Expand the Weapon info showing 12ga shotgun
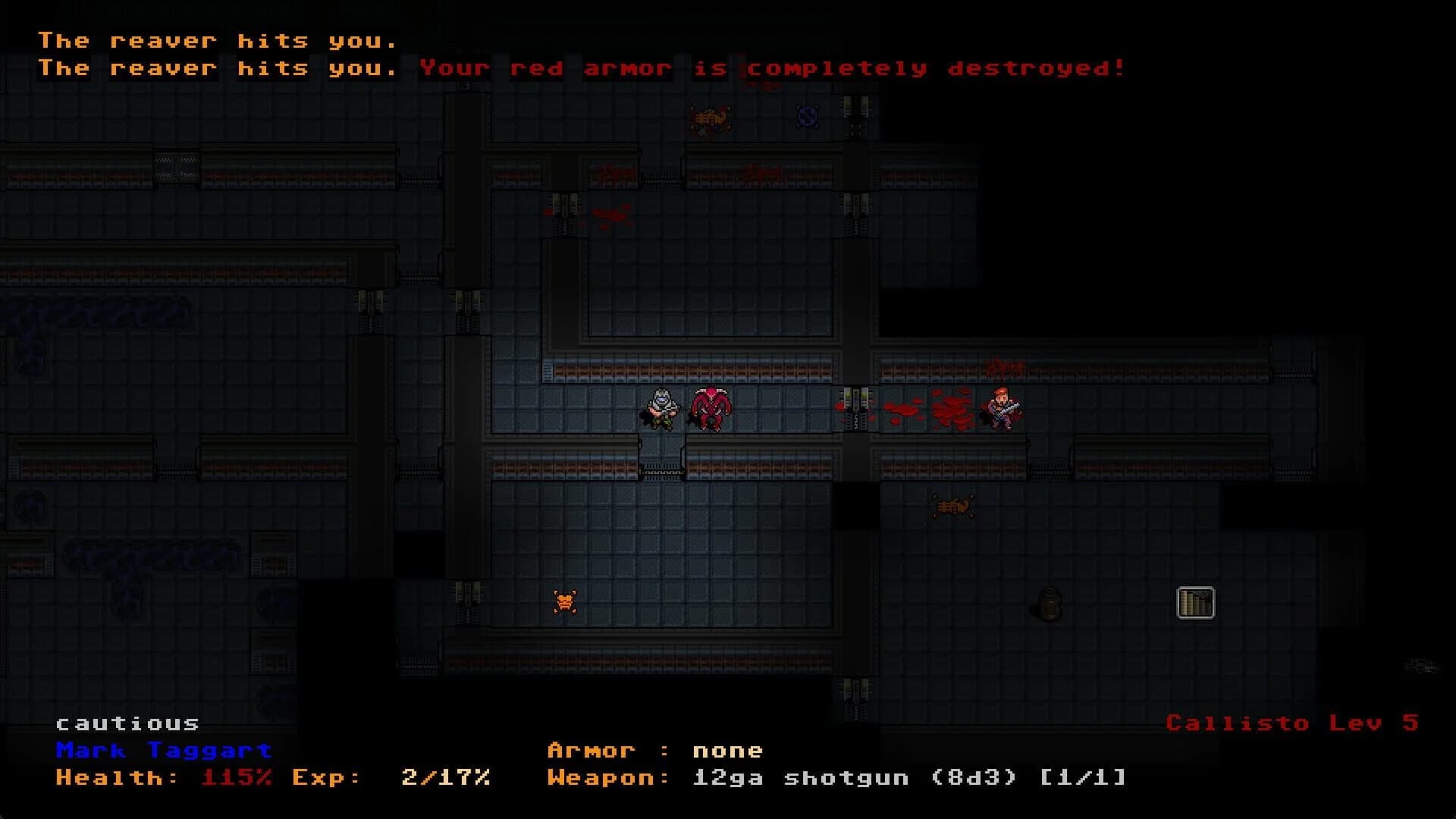The image size is (1456, 819). point(834,777)
